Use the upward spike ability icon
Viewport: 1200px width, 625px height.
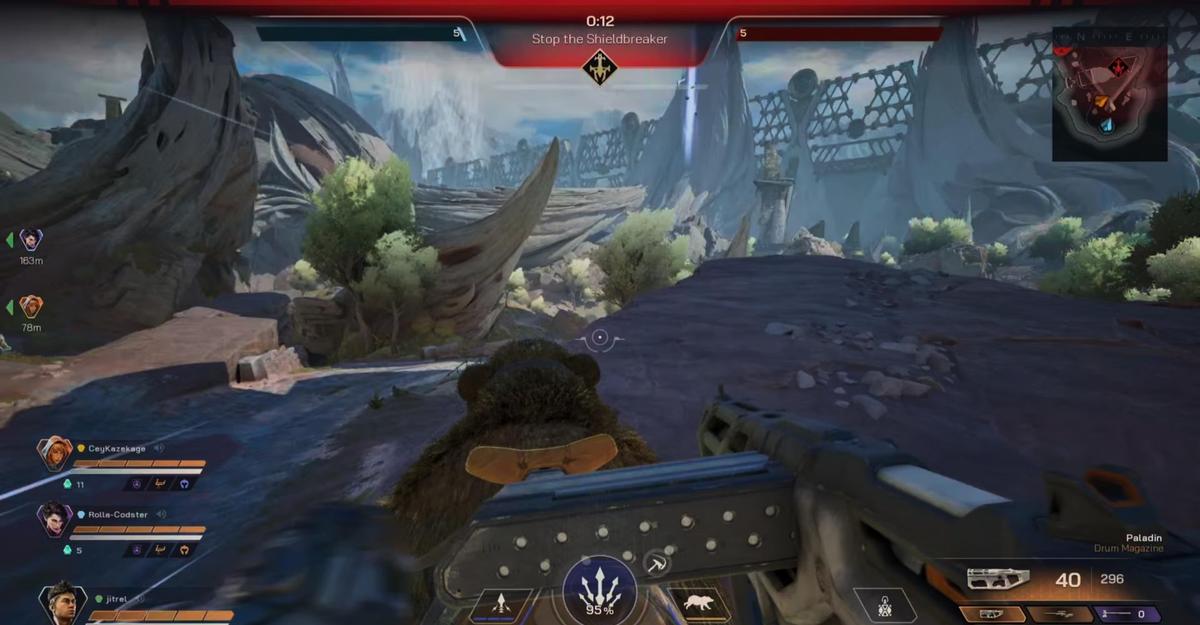(x=503, y=604)
